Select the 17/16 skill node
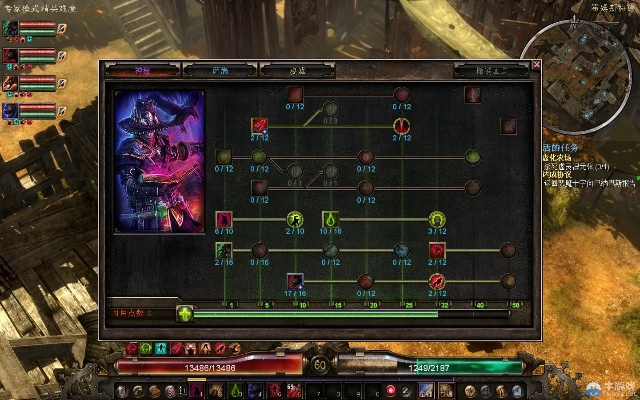This screenshot has width=640, height=400. point(295,281)
